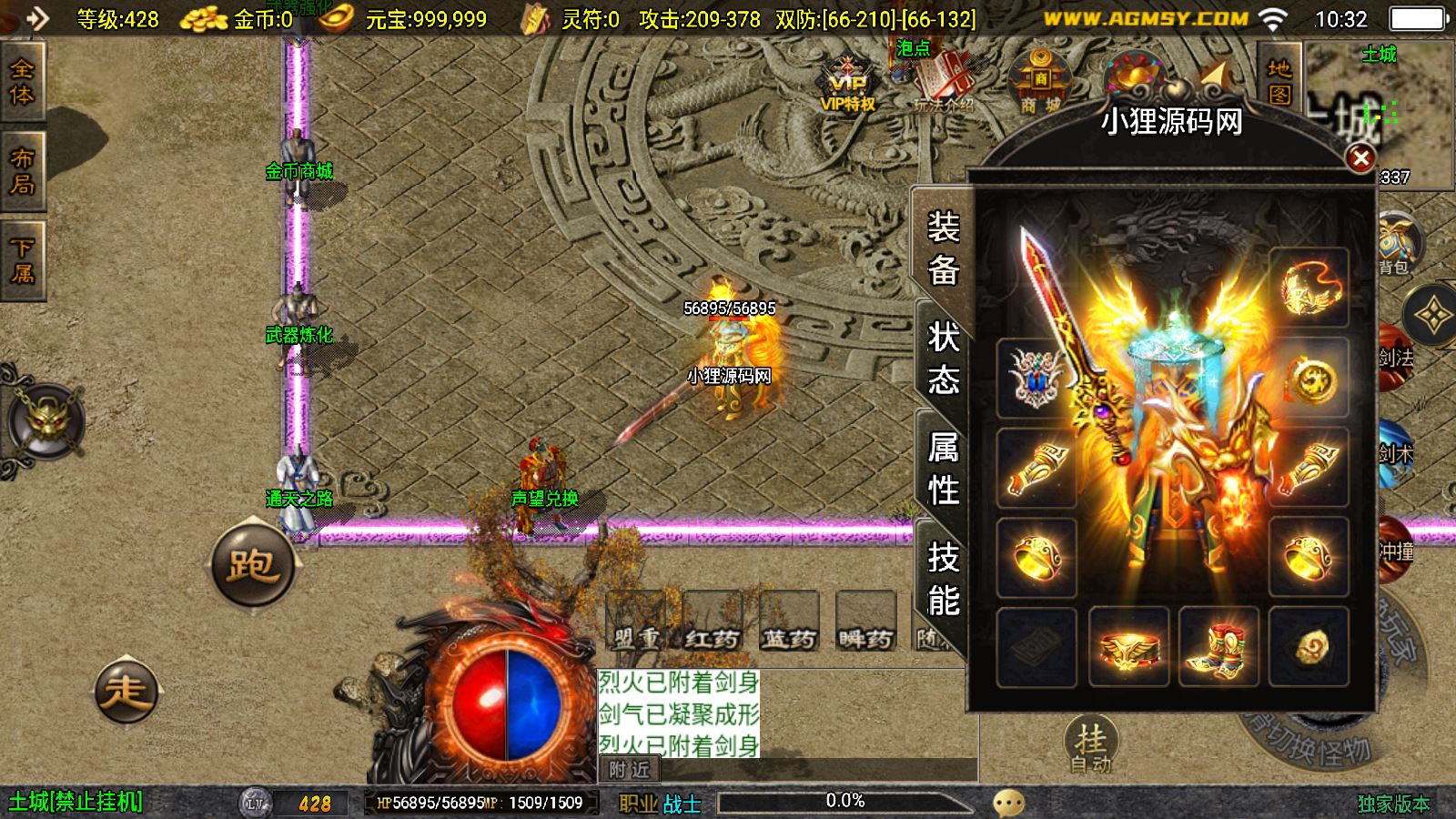1456x819 pixels.
Task: Open the VIP特权 privileges icon
Action: pyautogui.click(x=848, y=88)
